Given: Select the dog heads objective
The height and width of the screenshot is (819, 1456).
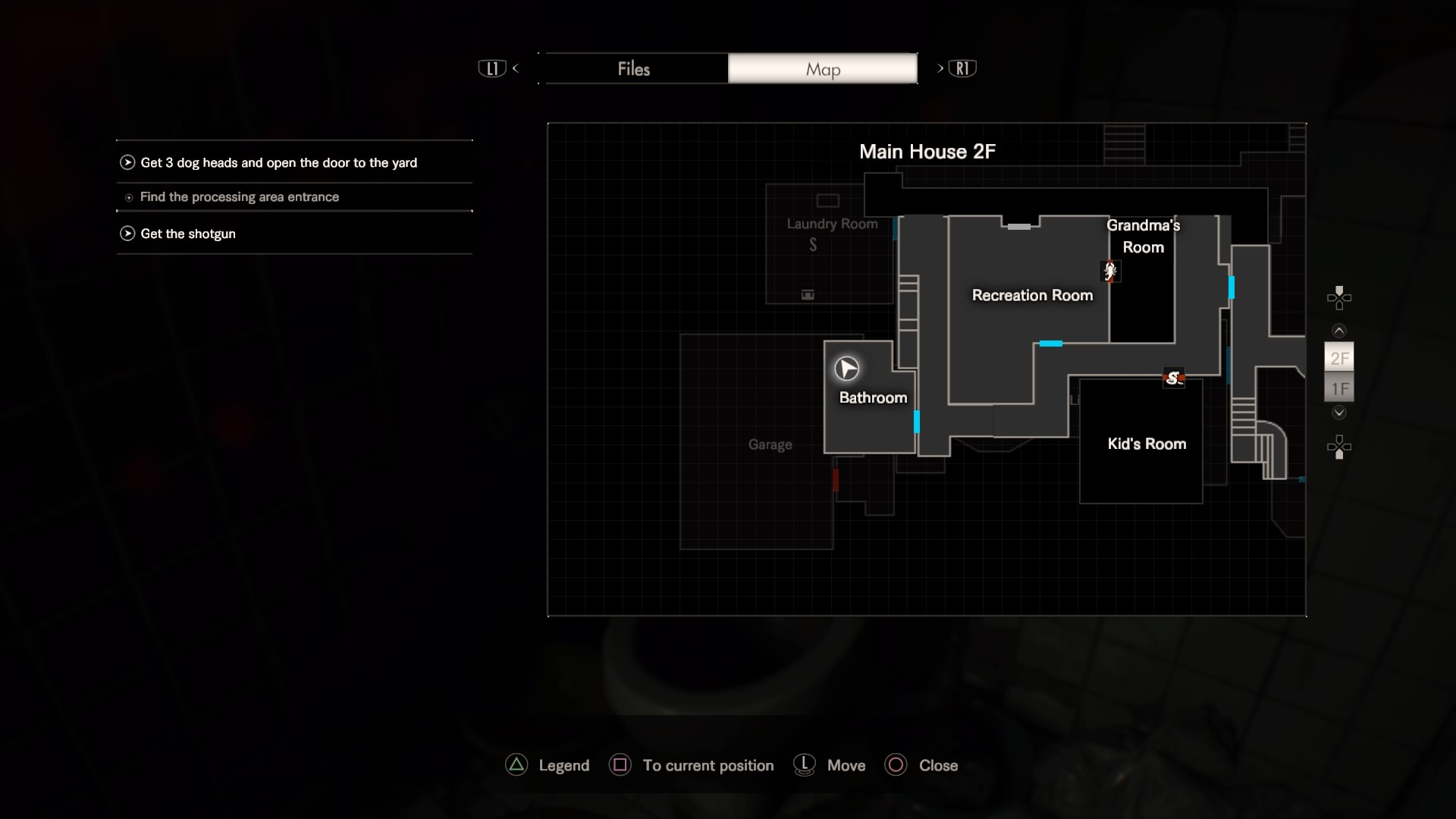Looking at the screenshot, I should [278, 163].
